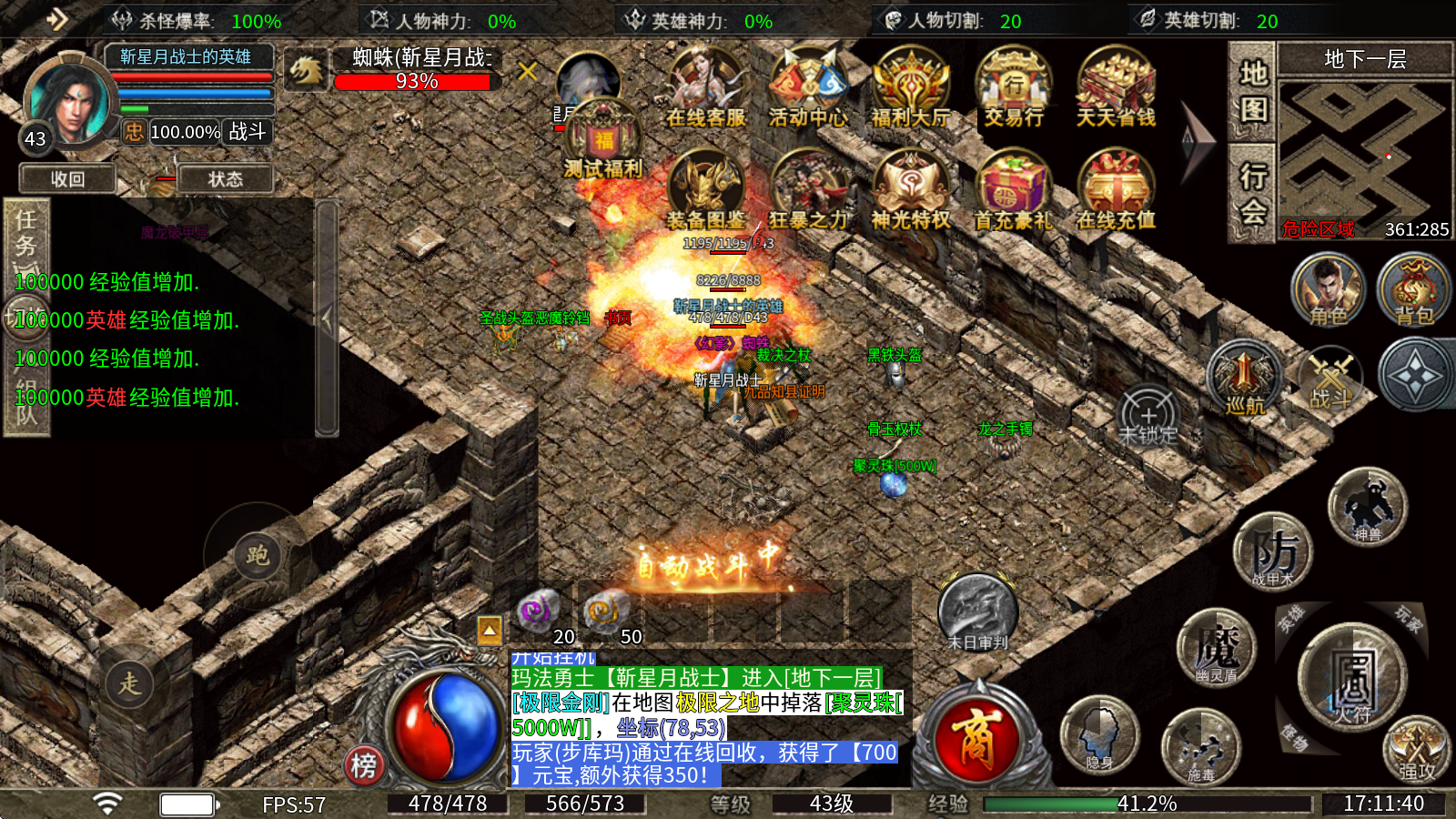Open the 在线充值 online recharge icon
This screenshot has width=1456, height=819.
click(x=1116, y=191)
